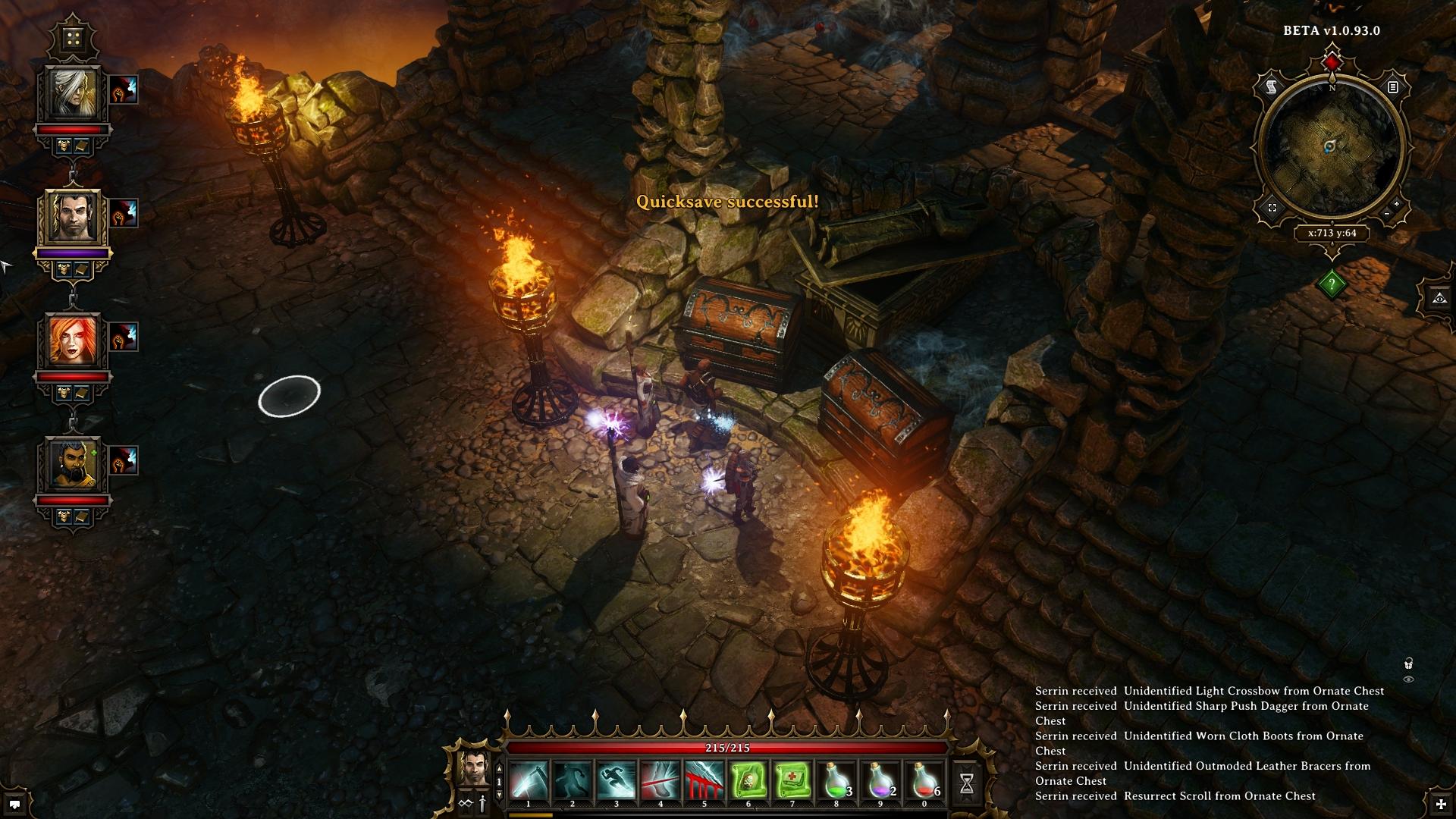The height and width of the screenshot is (819, 1456).
Task: Use the green skull scroll in slot 6
Action: tap(748, 781)
